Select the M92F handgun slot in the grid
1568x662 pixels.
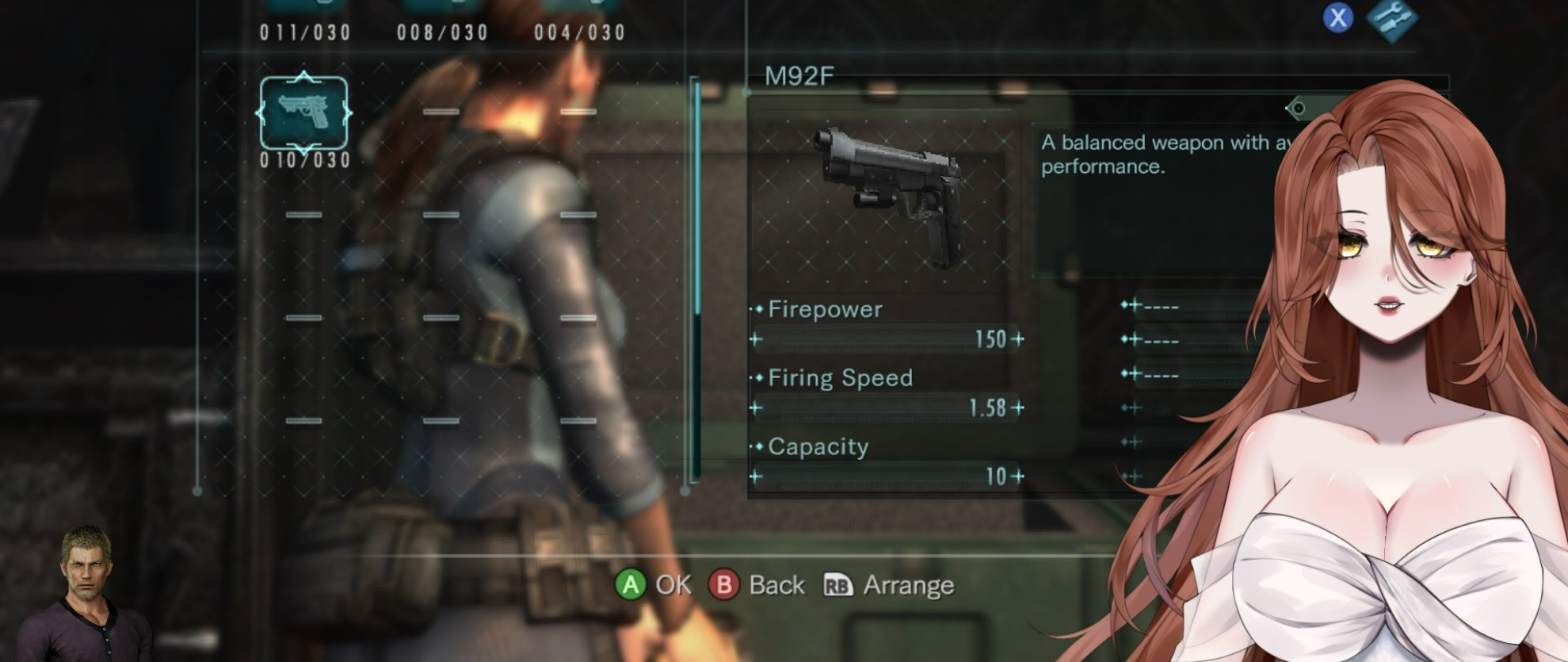click(303, 114)
